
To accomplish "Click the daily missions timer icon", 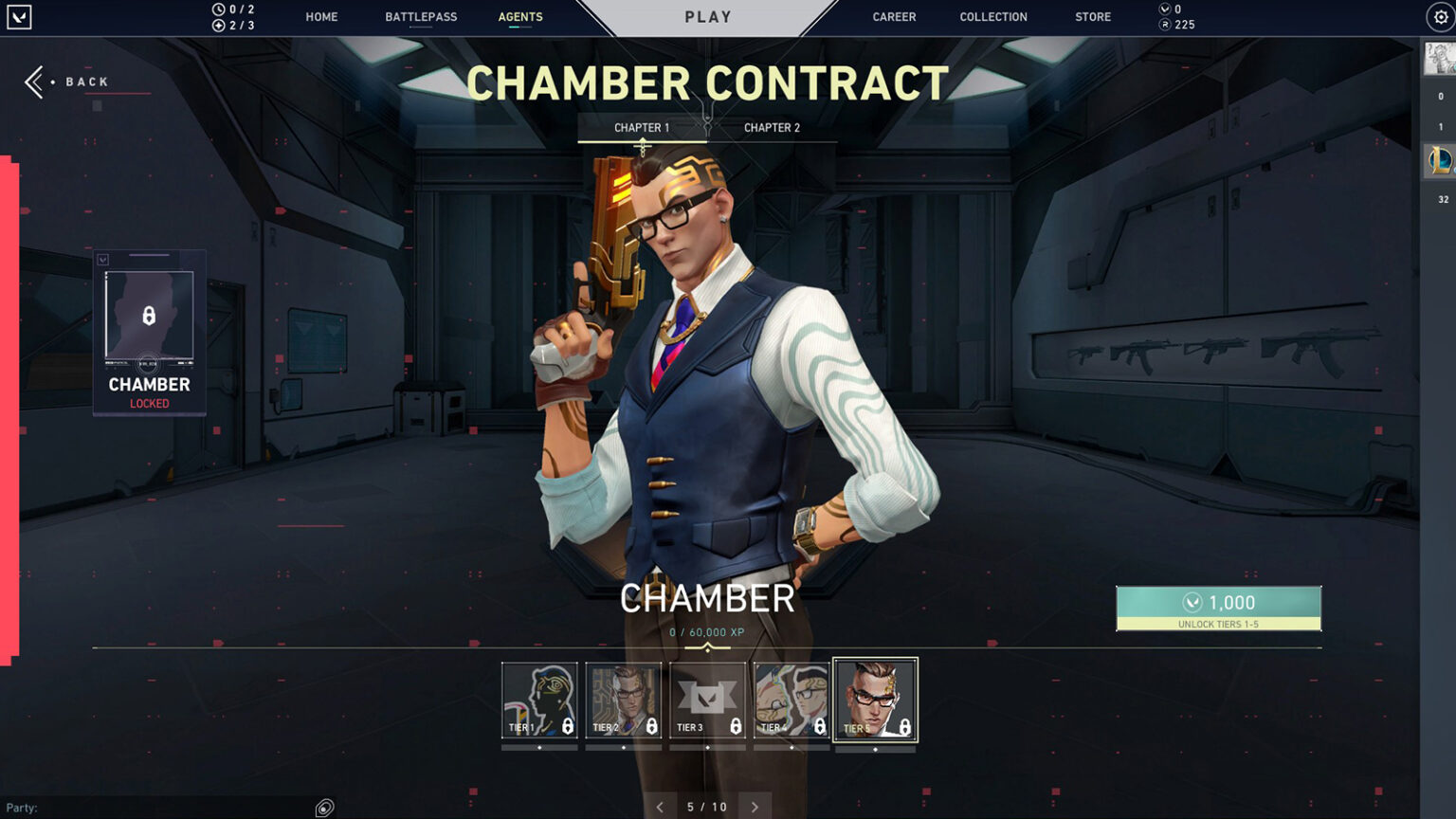I will 220,9.
